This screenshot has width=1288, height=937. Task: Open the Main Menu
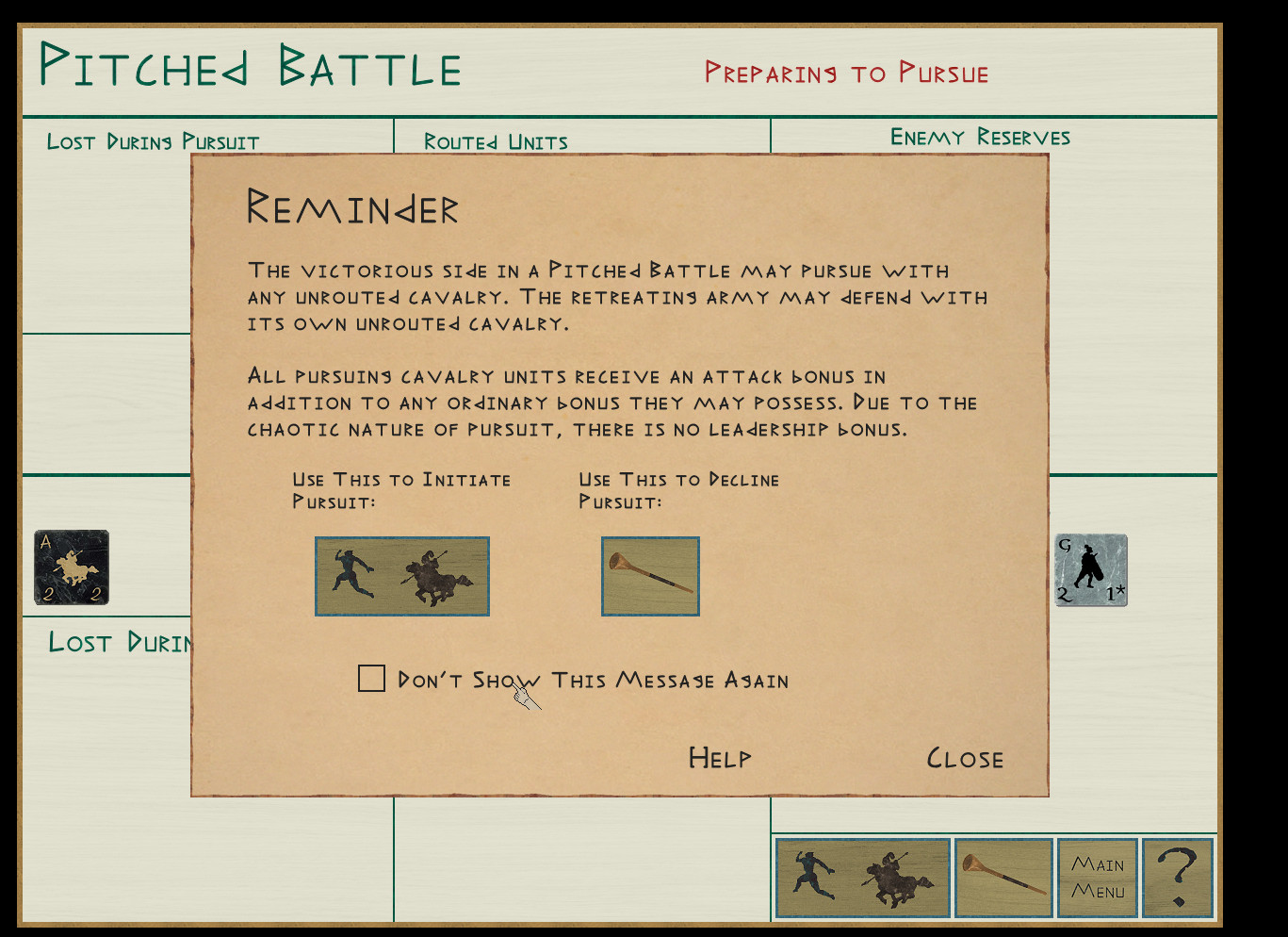coord(1098,878)
